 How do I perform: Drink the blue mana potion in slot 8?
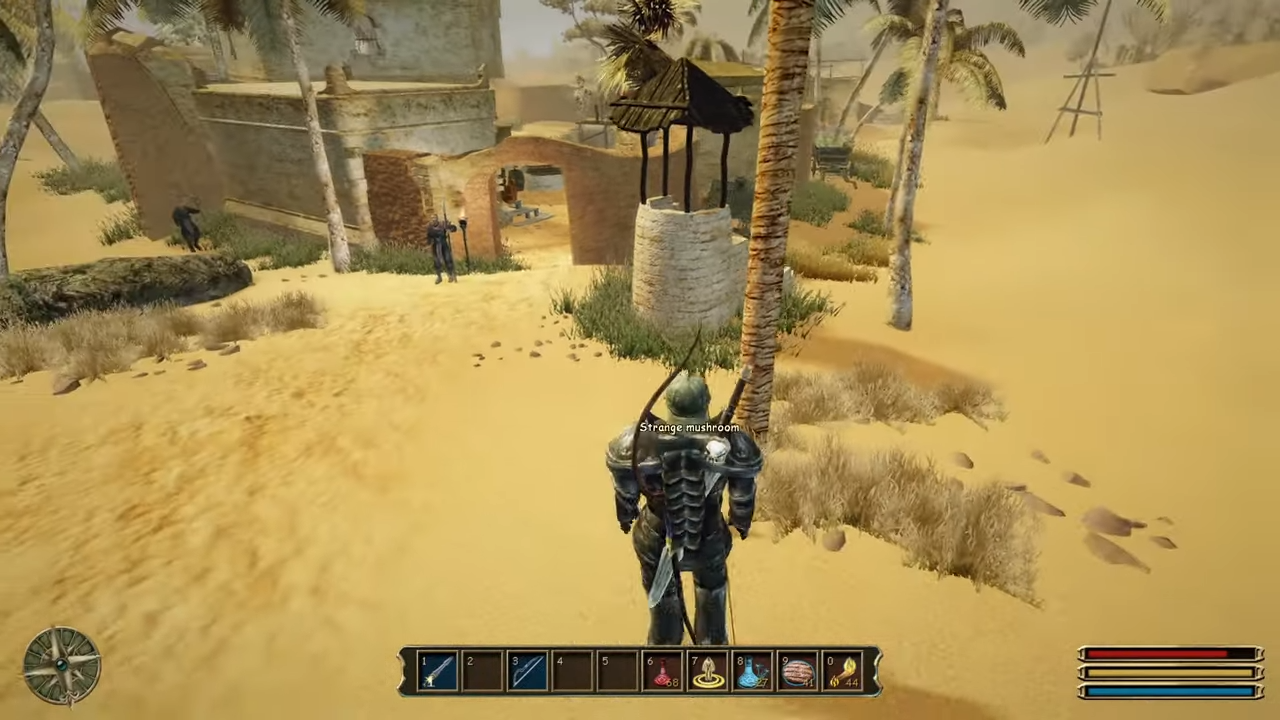click(754, 671)
